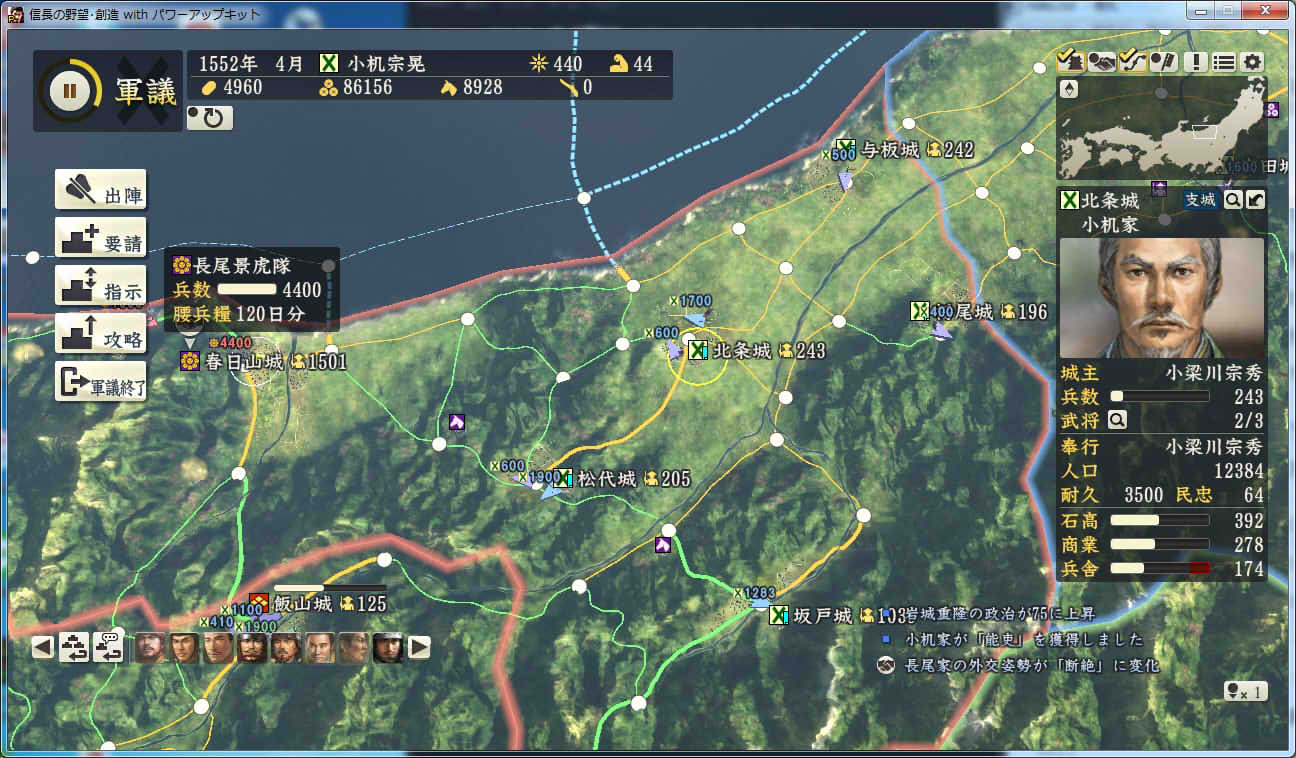
Task: Select the 攻略 (conquer) command
Action: [100, 334]
